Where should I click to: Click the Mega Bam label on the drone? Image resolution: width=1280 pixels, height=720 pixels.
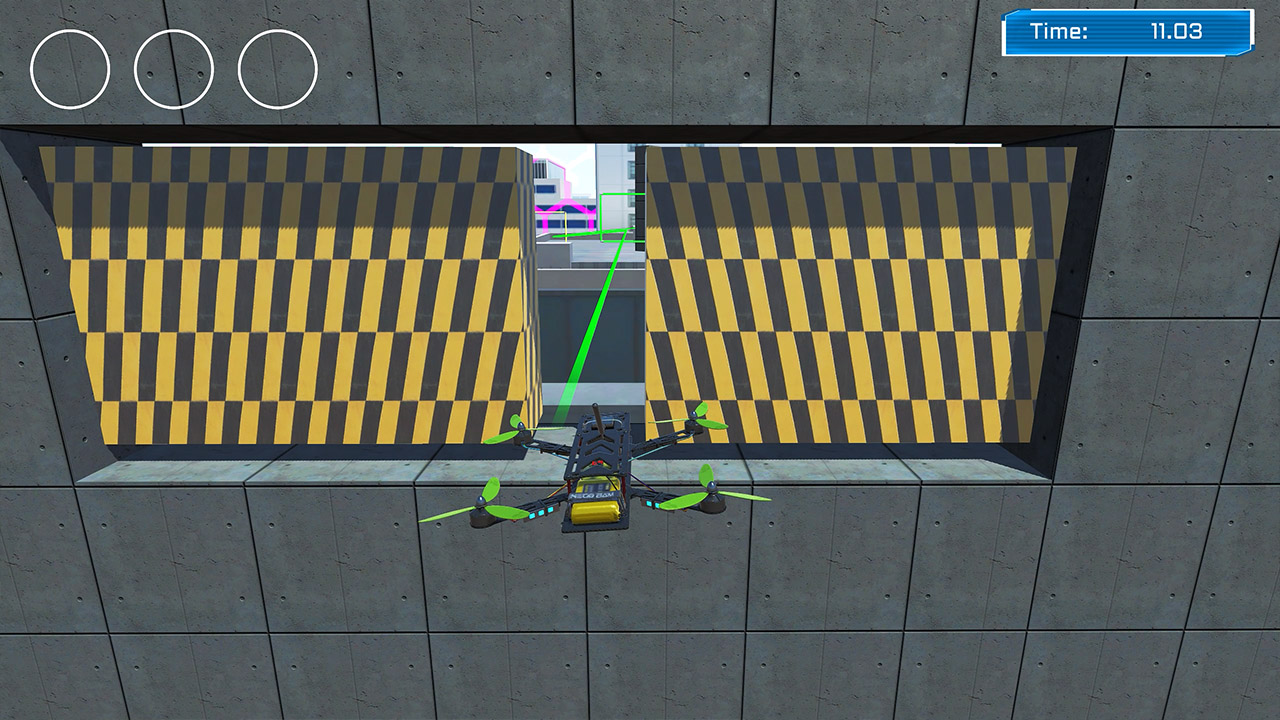click(592, 494)
